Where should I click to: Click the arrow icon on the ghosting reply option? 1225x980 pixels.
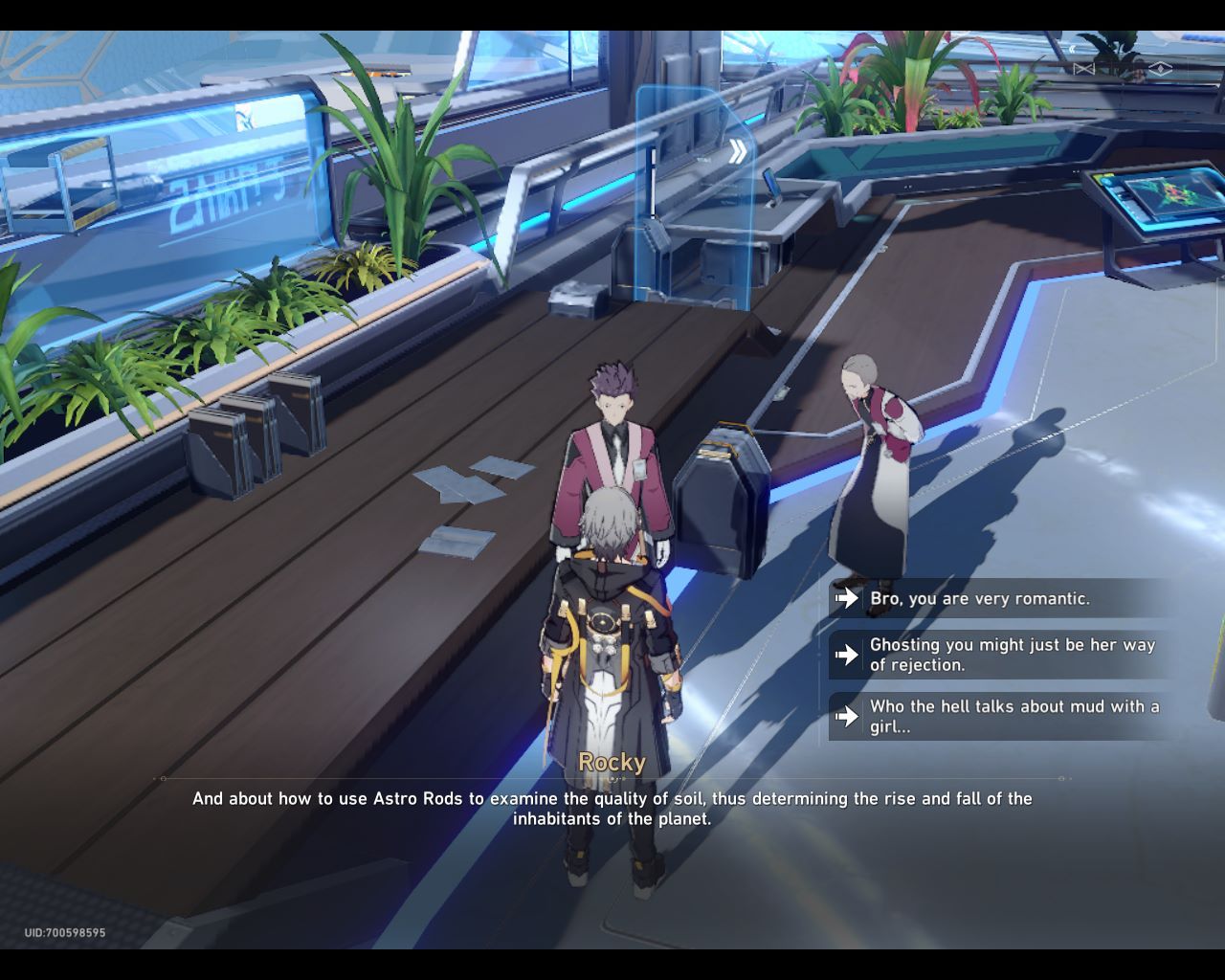(x=848, y=656)
